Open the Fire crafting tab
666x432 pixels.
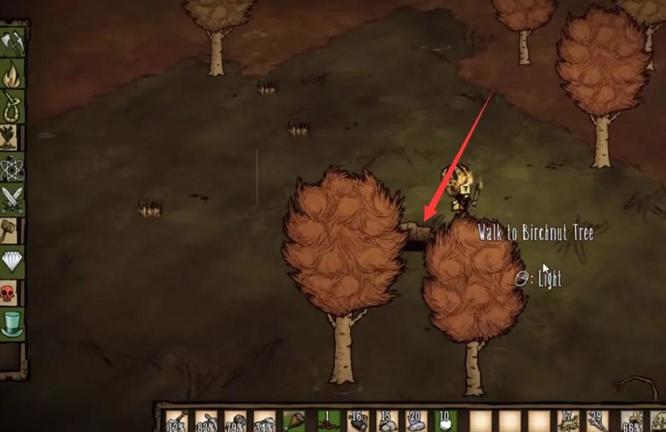coord(12,73)
